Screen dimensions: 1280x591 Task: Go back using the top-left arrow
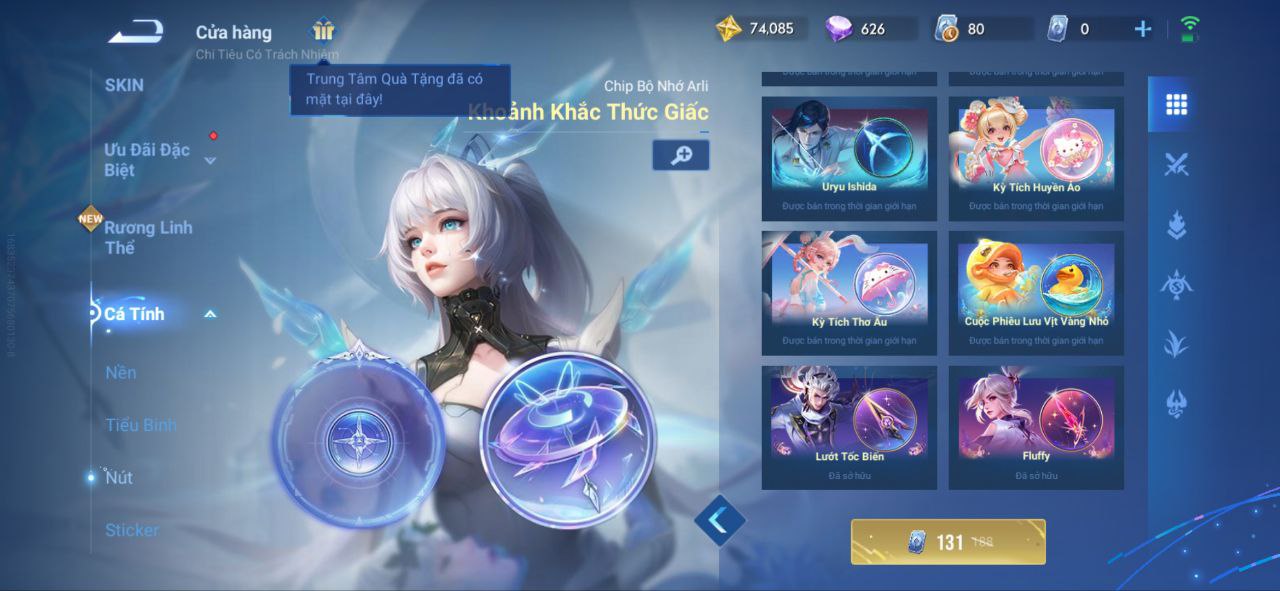pyautogui.click(x=135, y=31)
